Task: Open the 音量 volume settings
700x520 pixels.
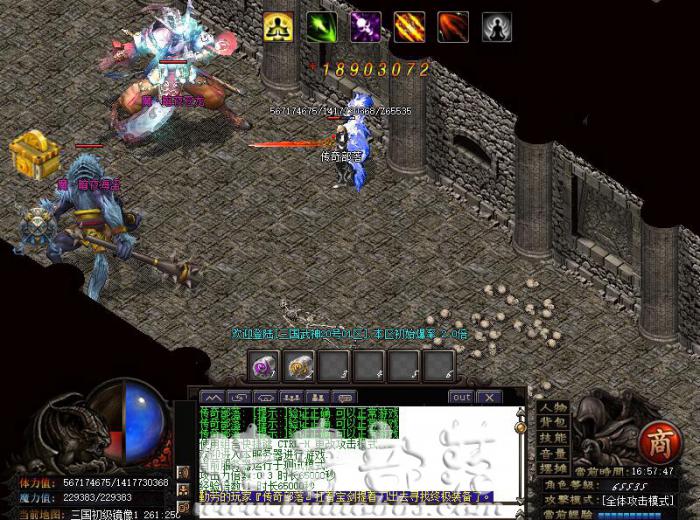Action: click(553, 452)
